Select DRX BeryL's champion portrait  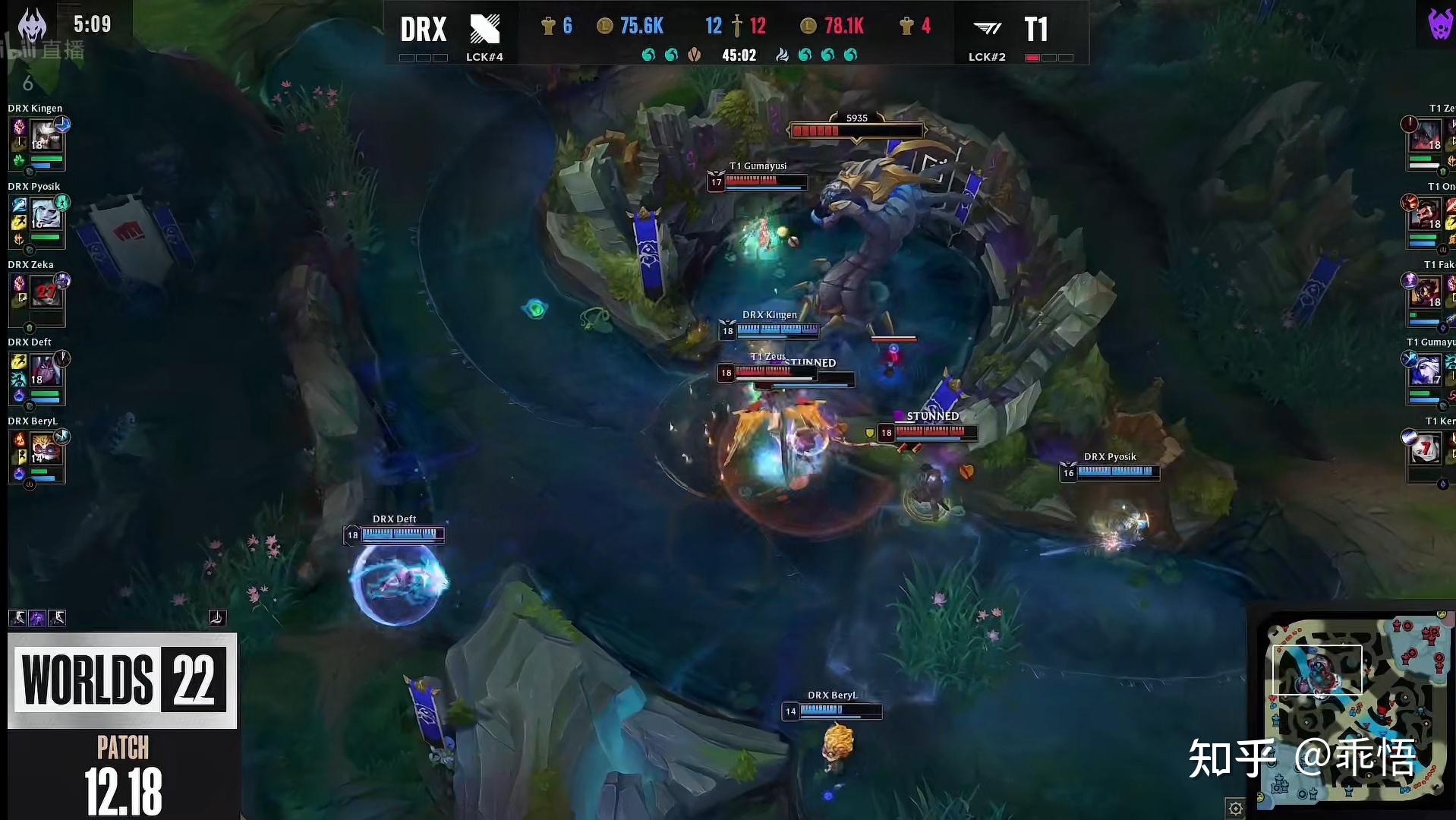coord(46,449)
